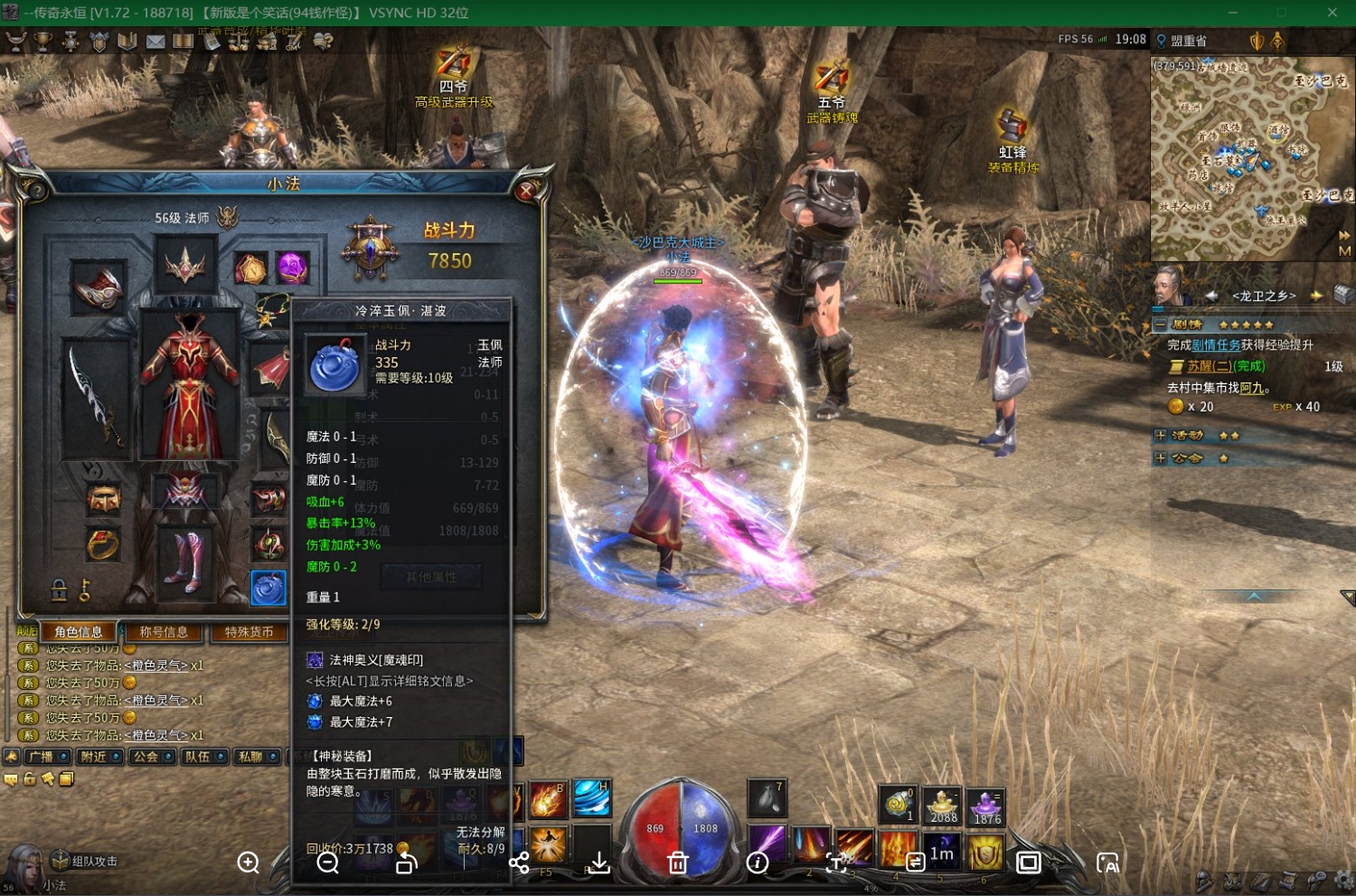
Task: Switch to the 称号信息 tab
Action: click(164, 632)
